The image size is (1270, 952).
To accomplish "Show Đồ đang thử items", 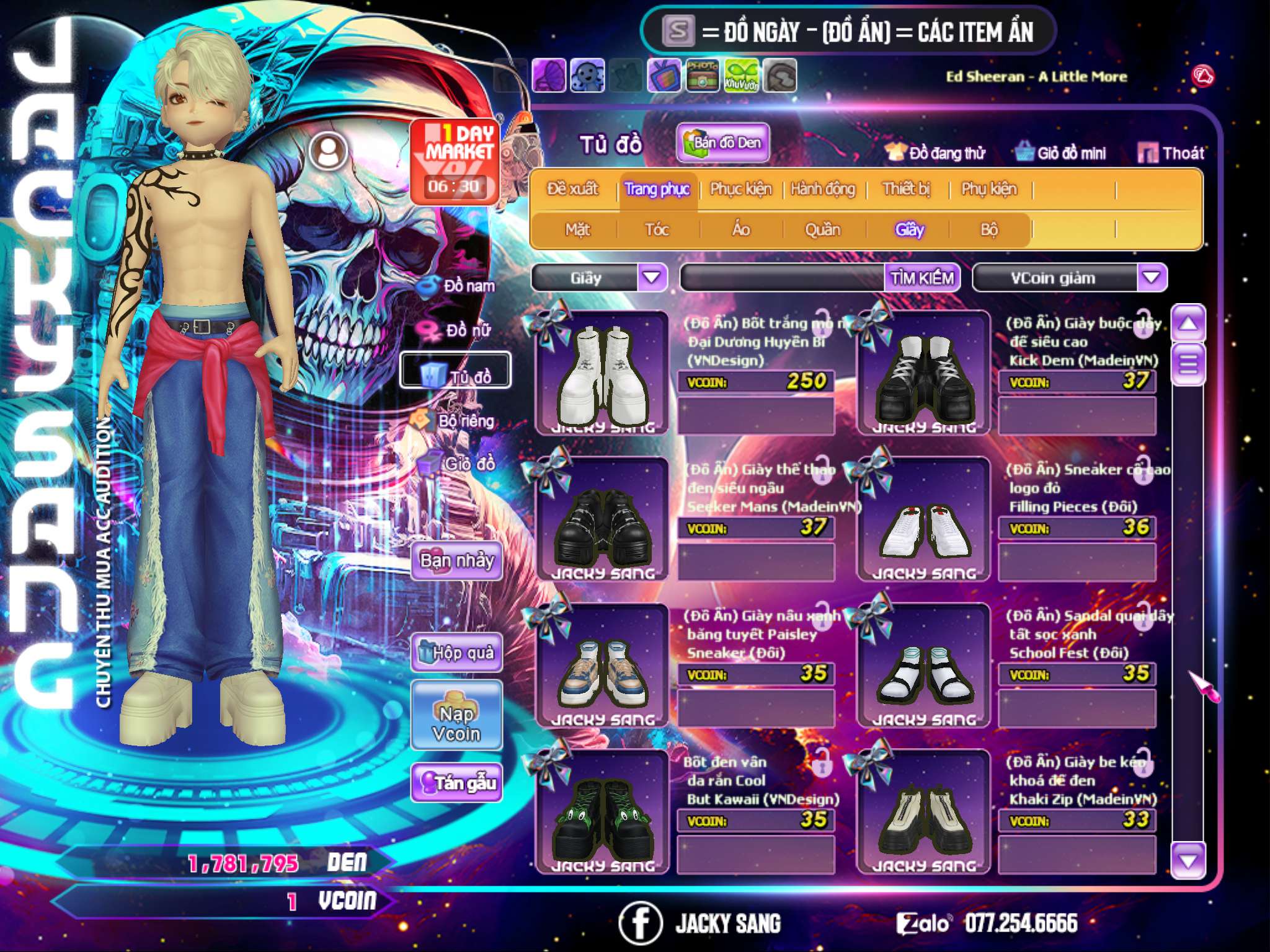I will pyautogui.click(x=935, y=153).
